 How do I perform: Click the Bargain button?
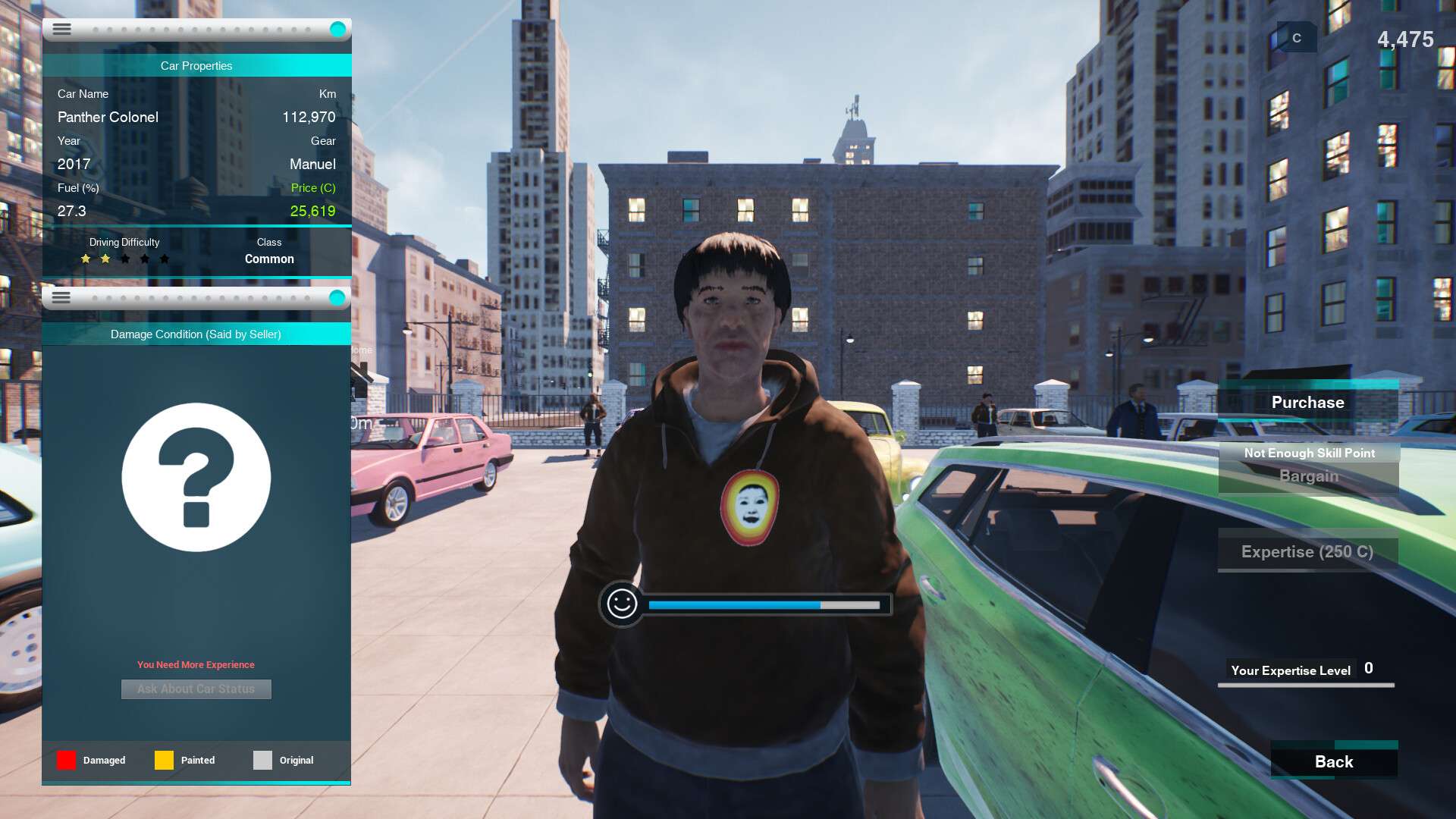pos(1308,476)
